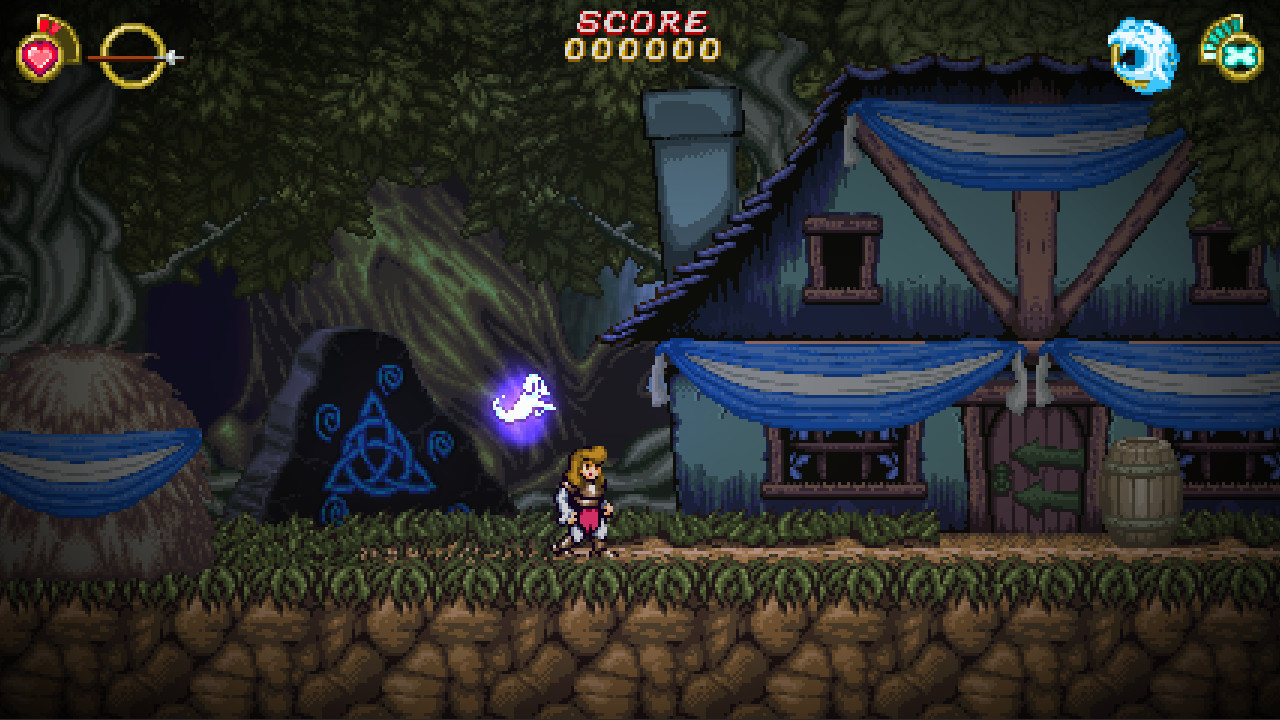
Task: Select the golden ring spear weapon icon
Action: coord(130,58)
